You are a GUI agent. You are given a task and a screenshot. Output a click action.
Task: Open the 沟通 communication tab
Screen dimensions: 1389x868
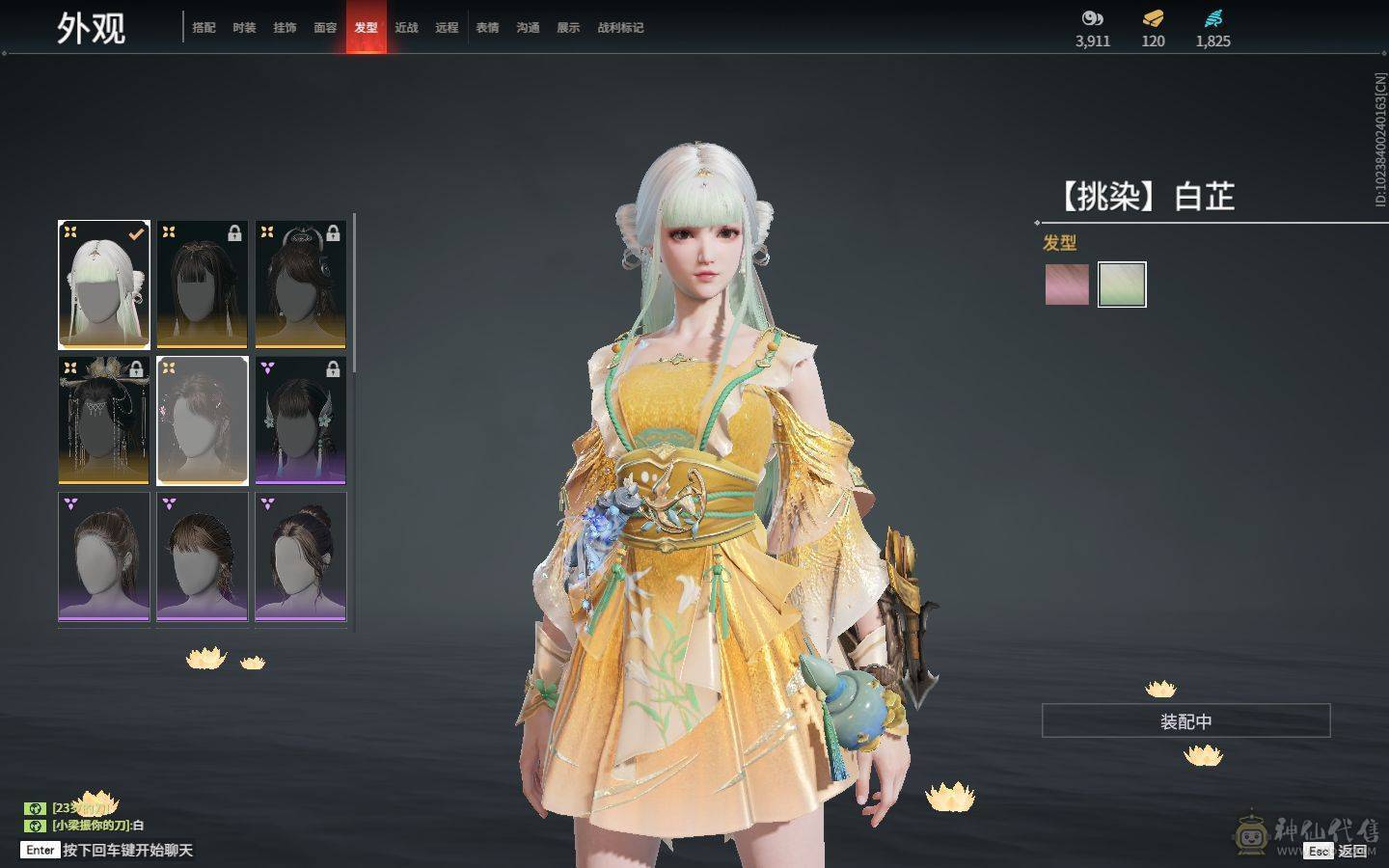click(x=528, y=28)
